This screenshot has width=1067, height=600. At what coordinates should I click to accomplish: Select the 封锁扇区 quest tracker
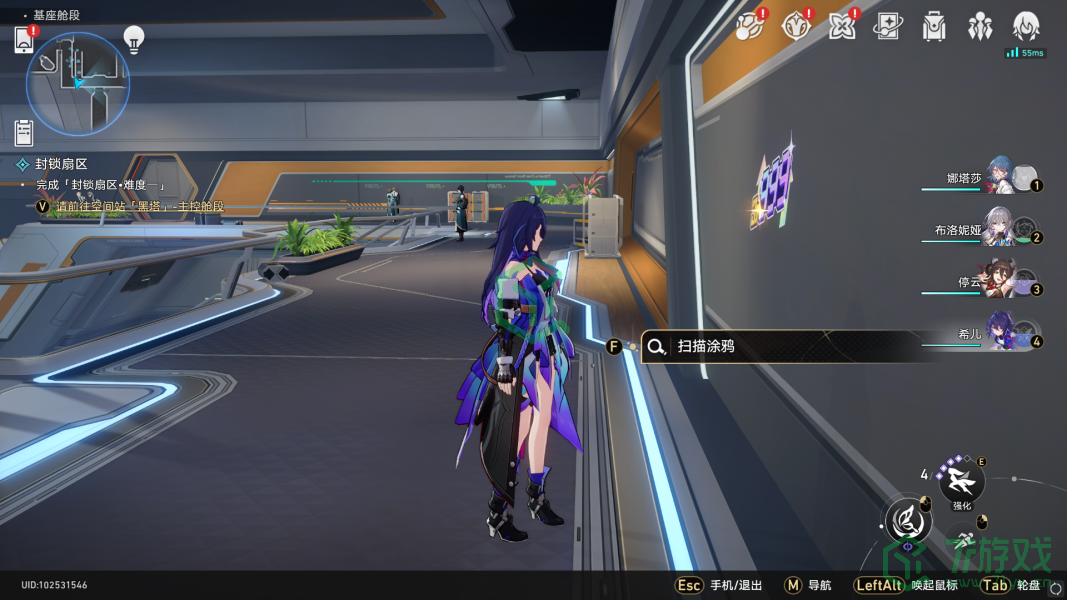[x=62, y=164]
